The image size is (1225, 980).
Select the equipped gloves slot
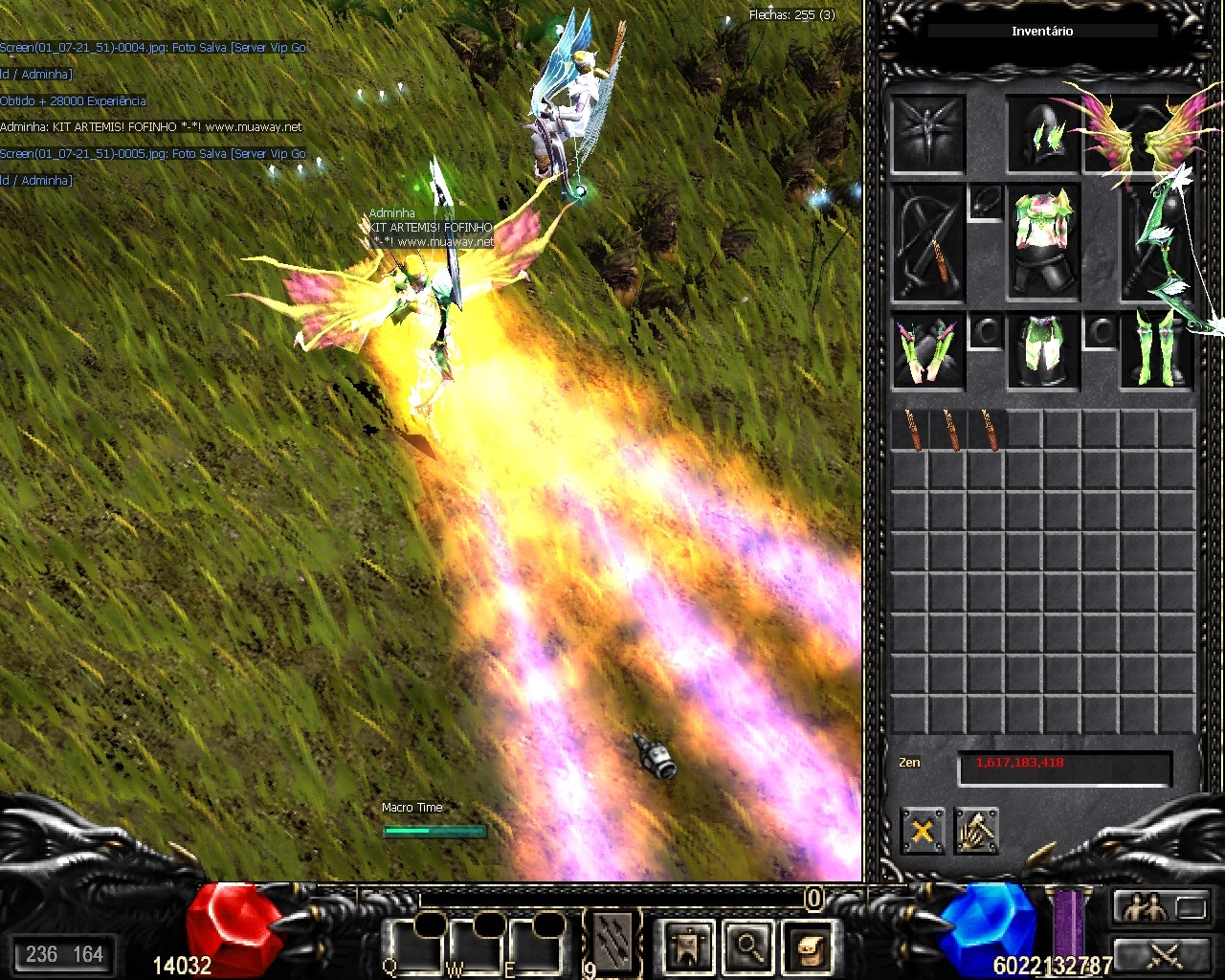click(927, 350)
